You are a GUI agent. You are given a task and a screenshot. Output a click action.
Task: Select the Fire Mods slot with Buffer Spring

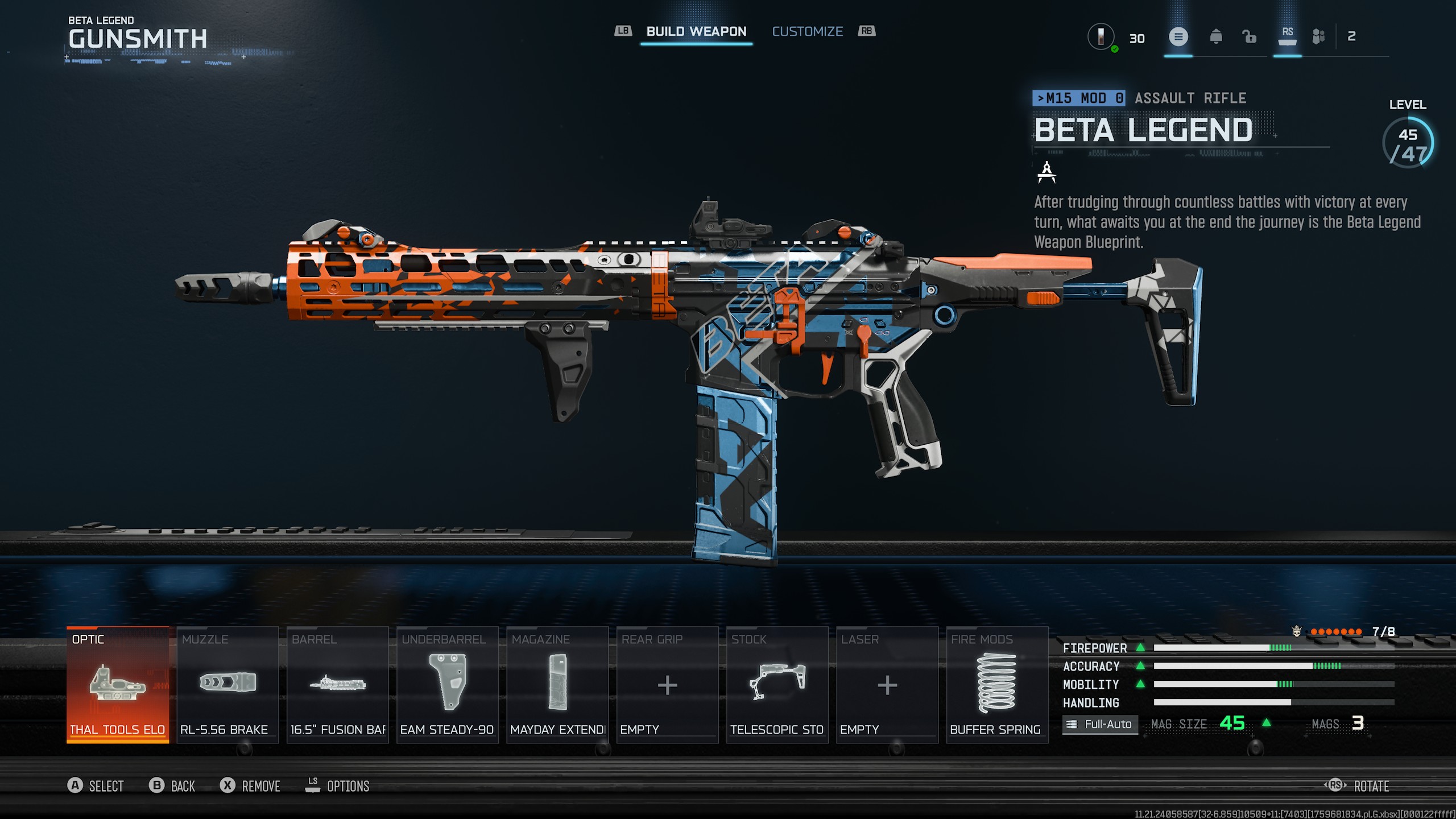(x=997, y=685)
